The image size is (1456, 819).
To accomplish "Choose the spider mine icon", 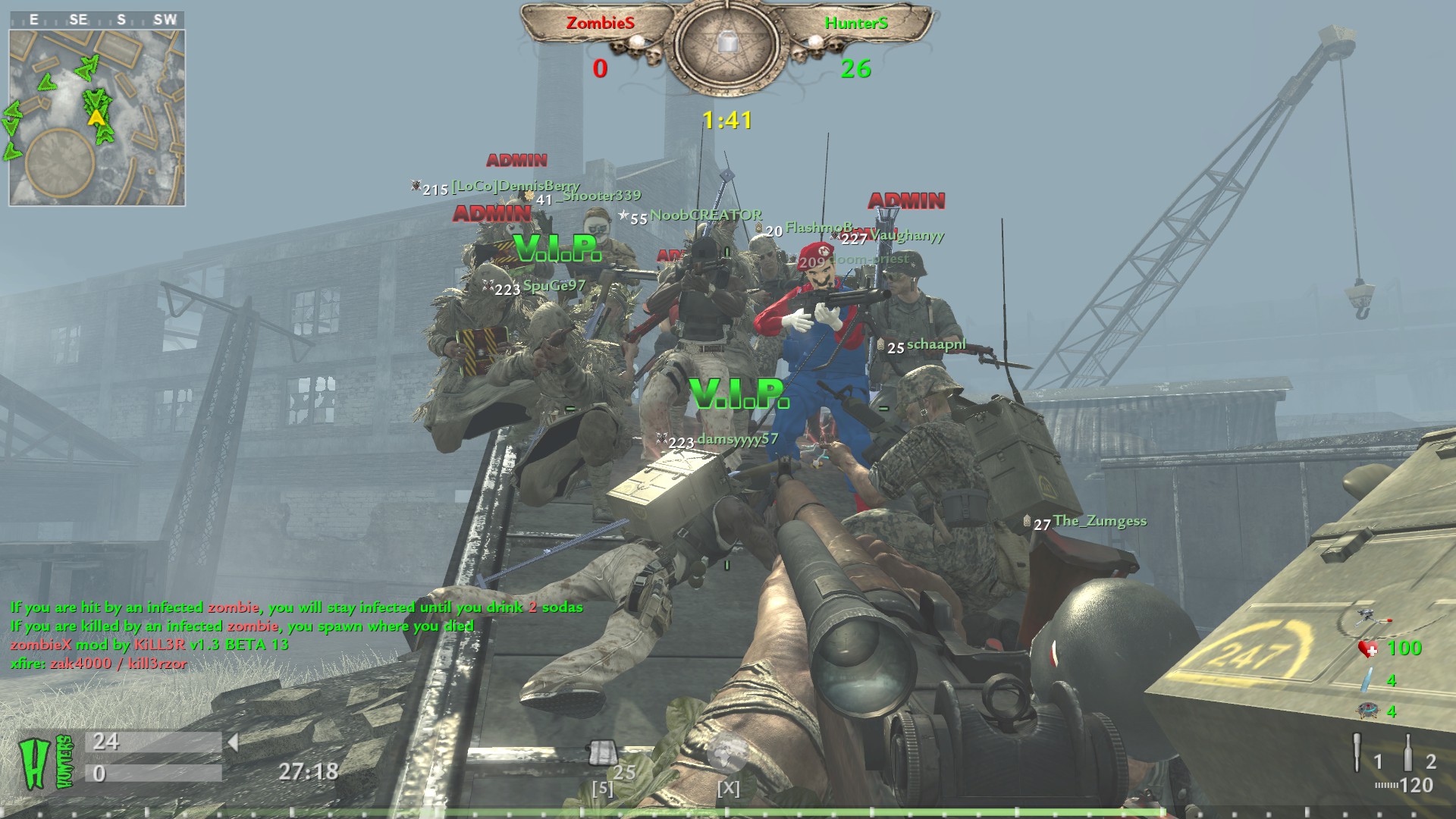I will pos(1367,711).
